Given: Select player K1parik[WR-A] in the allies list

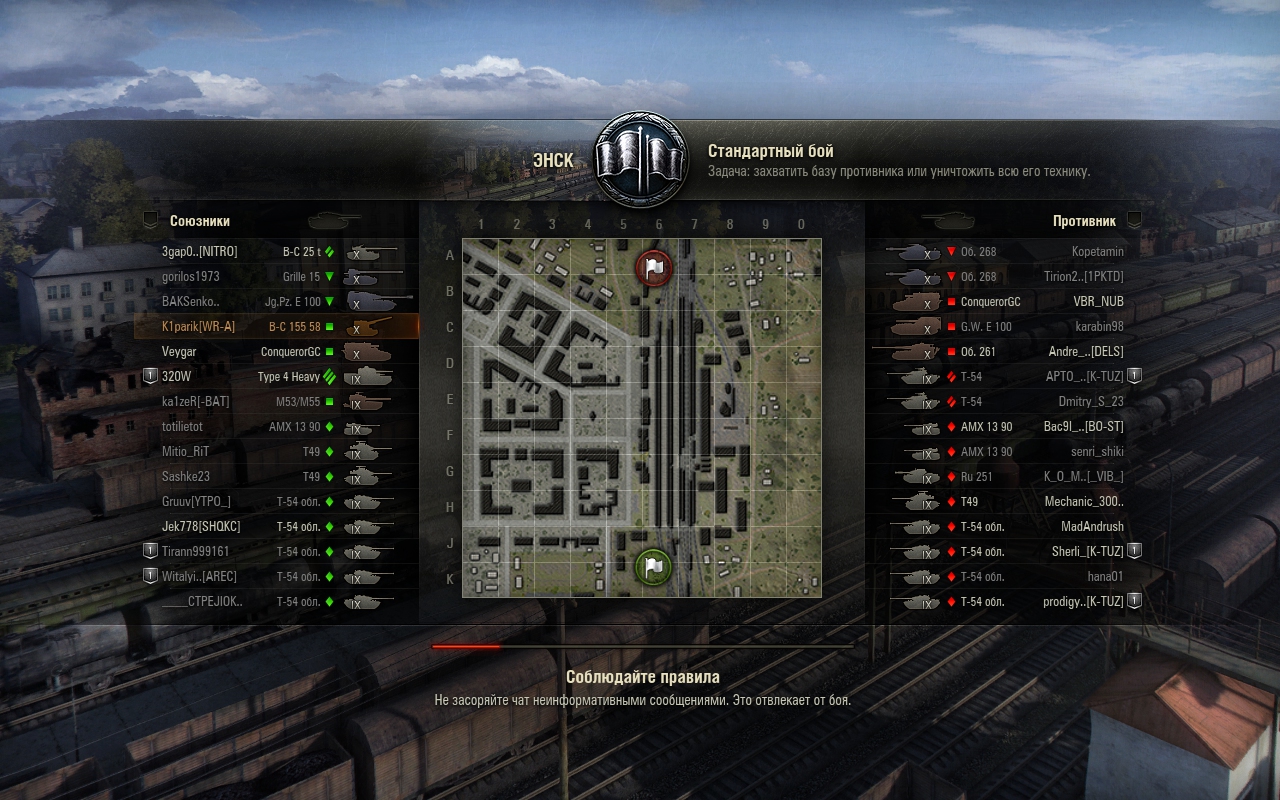Looking at the screenshot, I should pos(277,327).
